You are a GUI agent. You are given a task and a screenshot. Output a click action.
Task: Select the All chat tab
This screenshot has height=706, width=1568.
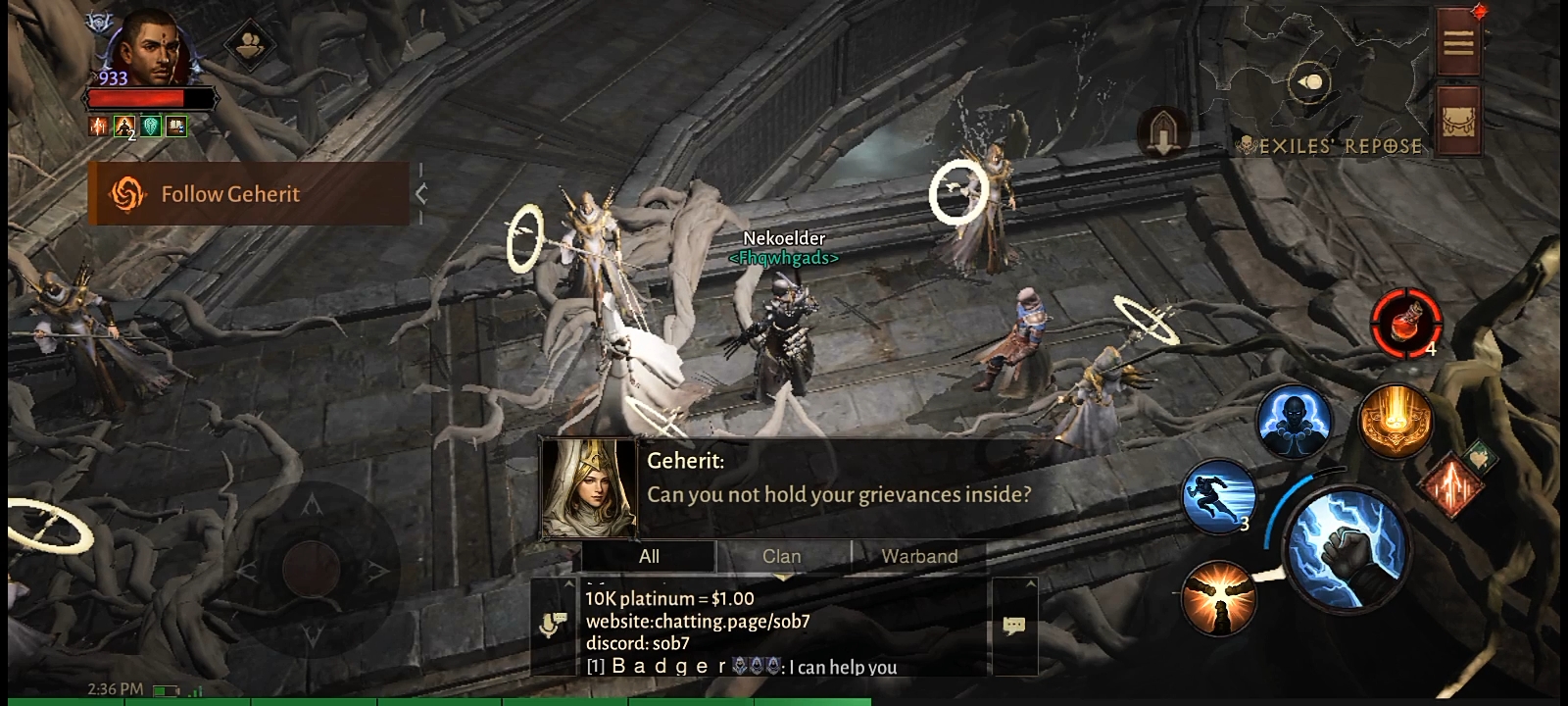click(649, 556)
